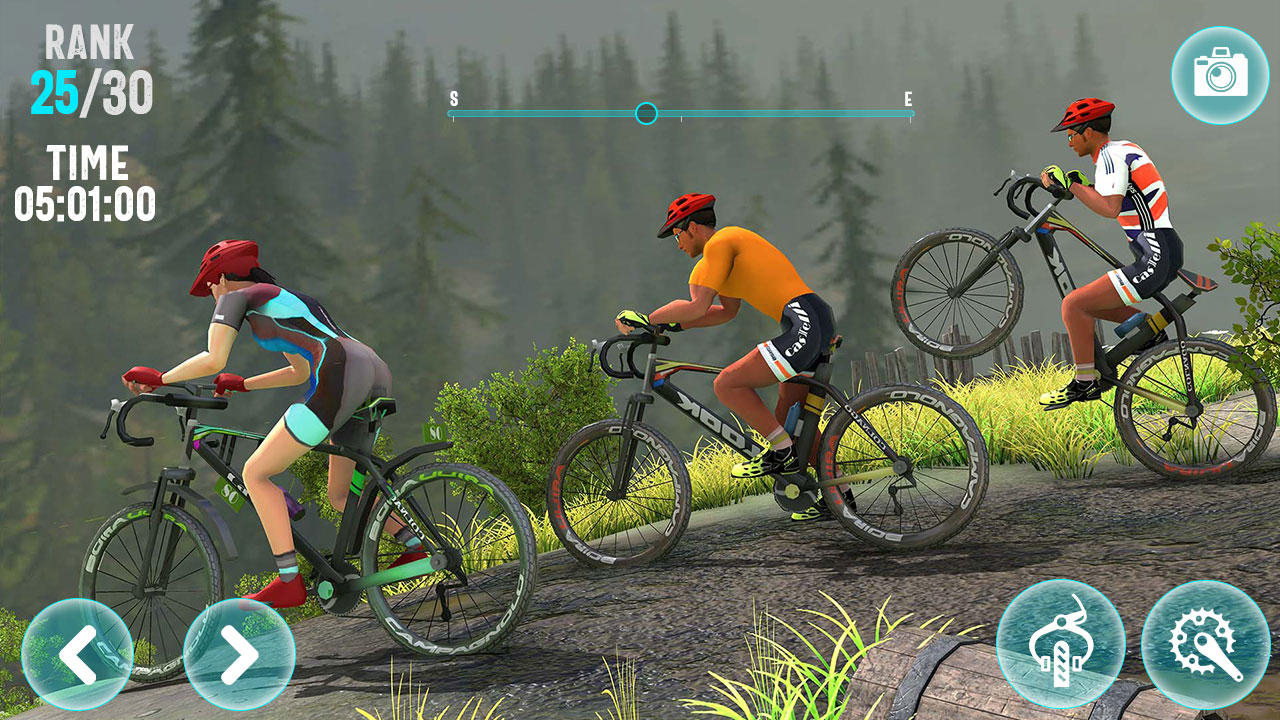Viewport: 1280px width, 720px height.
Task: Click the midpoint tick on the race track bar
Action: point(680,115)
